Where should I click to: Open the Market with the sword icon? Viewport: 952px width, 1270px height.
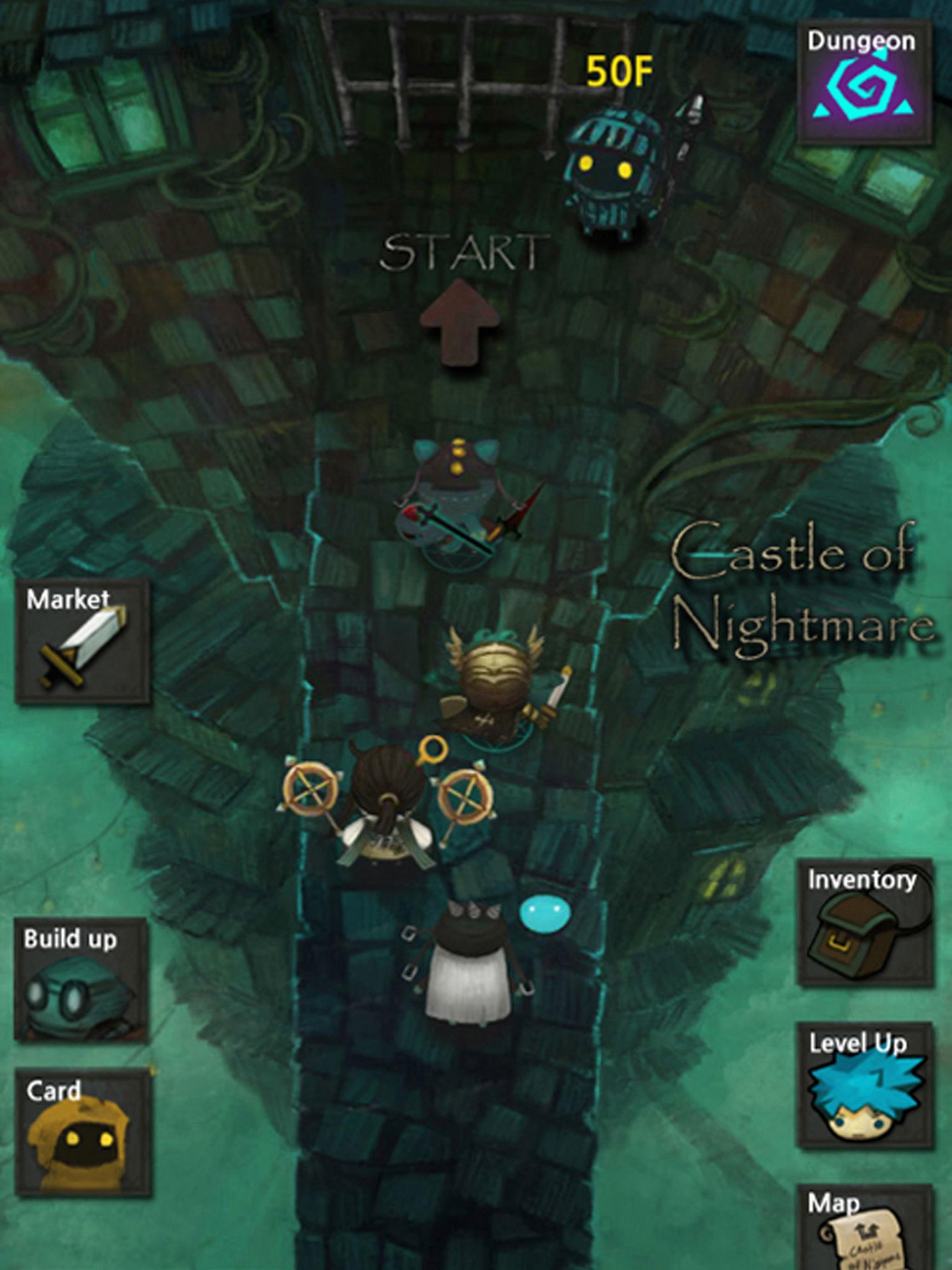[84, 643]
